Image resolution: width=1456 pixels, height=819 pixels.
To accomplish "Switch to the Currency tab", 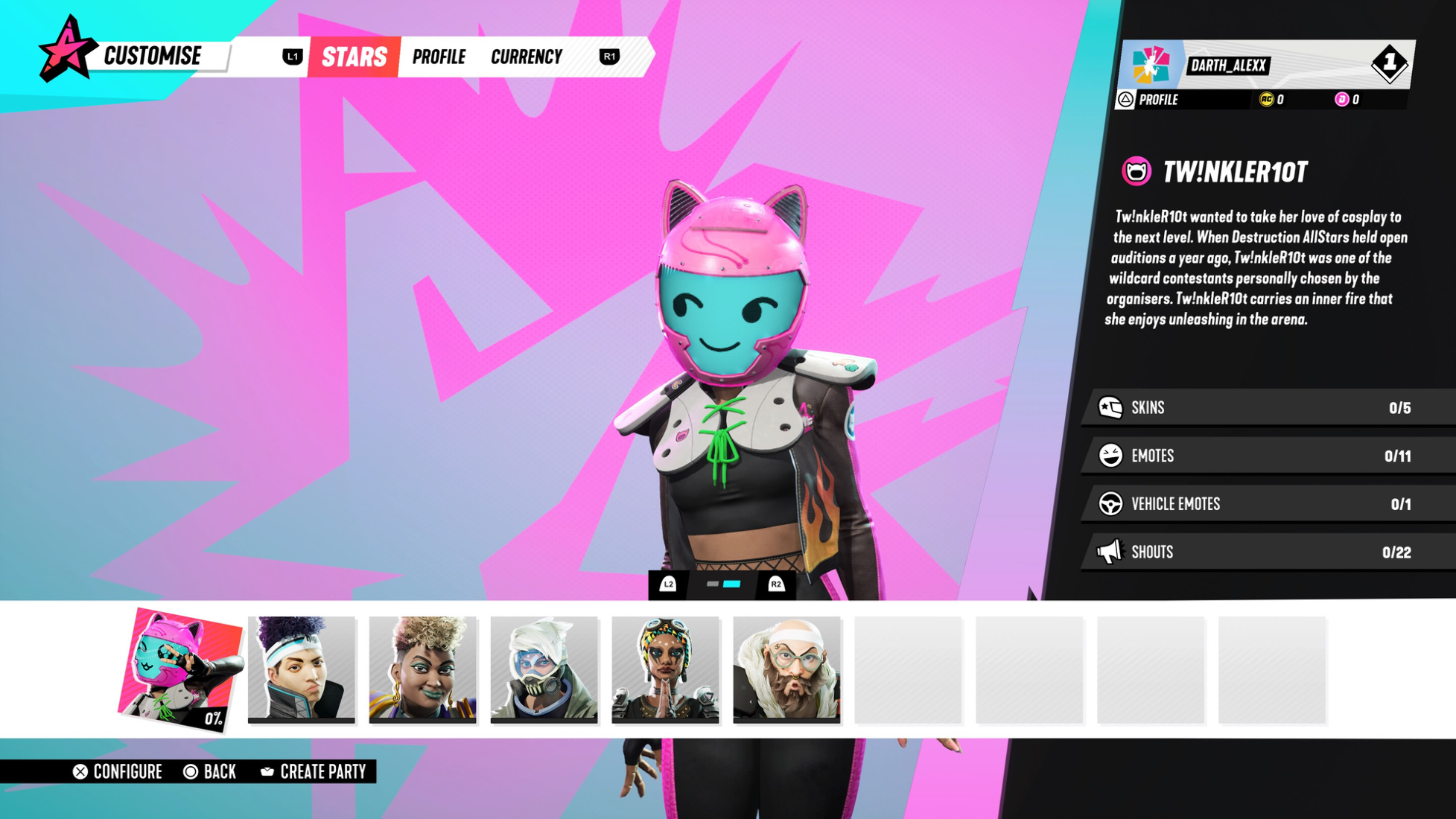I will click(526, 57).
